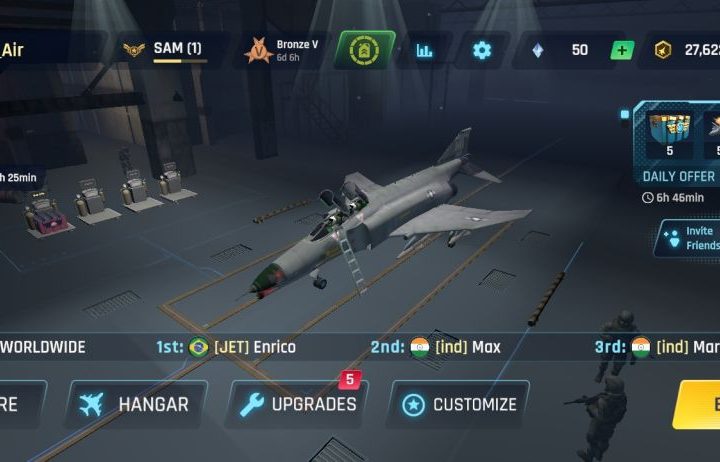Invite Friends button
This screenshot has height=462, width=720.
click(x=688, y=238)
